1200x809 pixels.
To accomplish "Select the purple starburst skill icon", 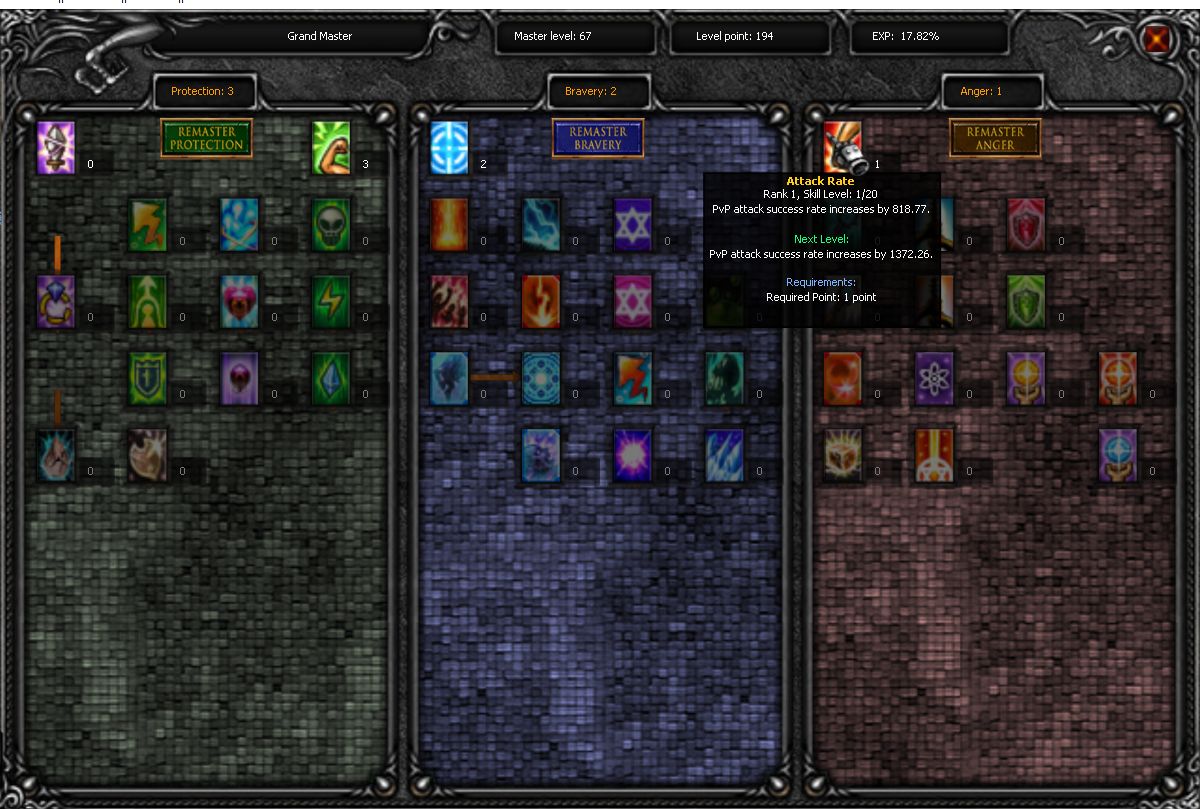I will 633,455.
